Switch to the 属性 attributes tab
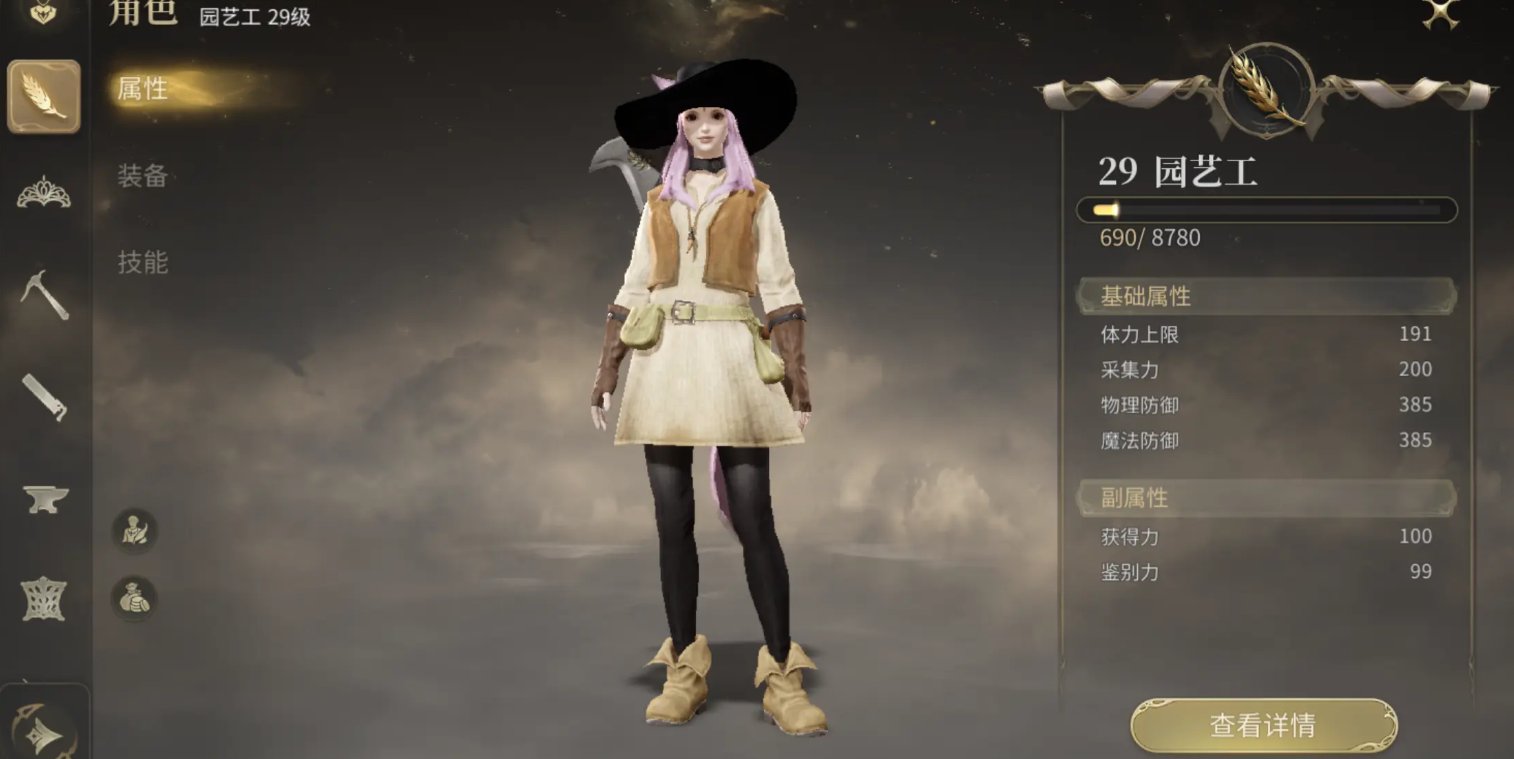This screenshot has height=759, width=1514. click(143, 89)
